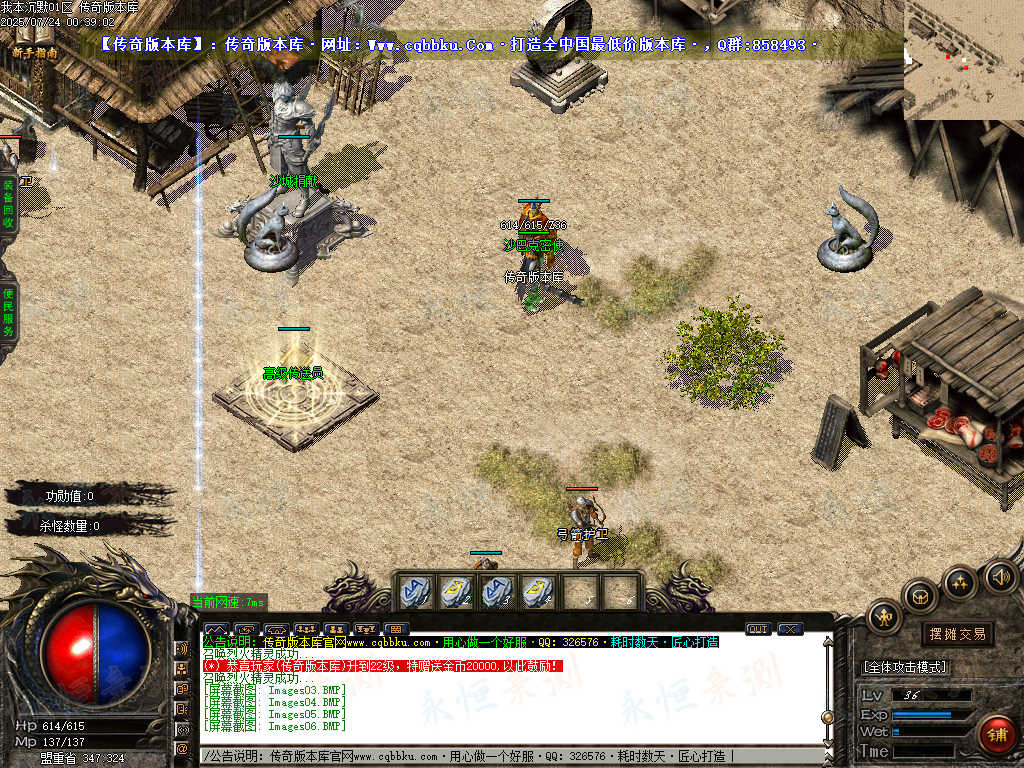Change the 全体攻击模式 attack mode
Image resolution: width=1024 pixels, height=768 pixels.
pos(905,667)
